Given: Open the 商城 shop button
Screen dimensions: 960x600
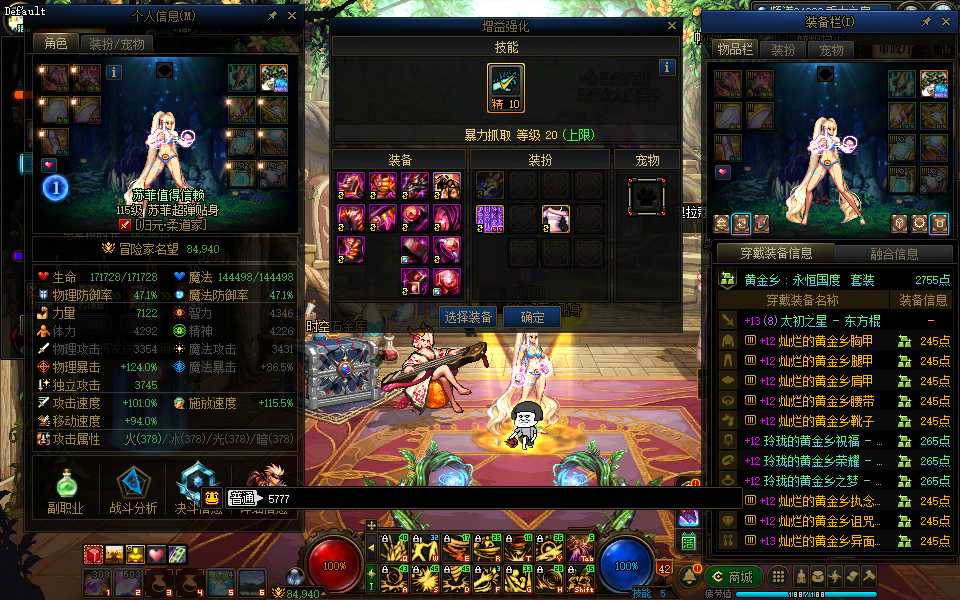Looking at the screenshot, I should [733, 576].
